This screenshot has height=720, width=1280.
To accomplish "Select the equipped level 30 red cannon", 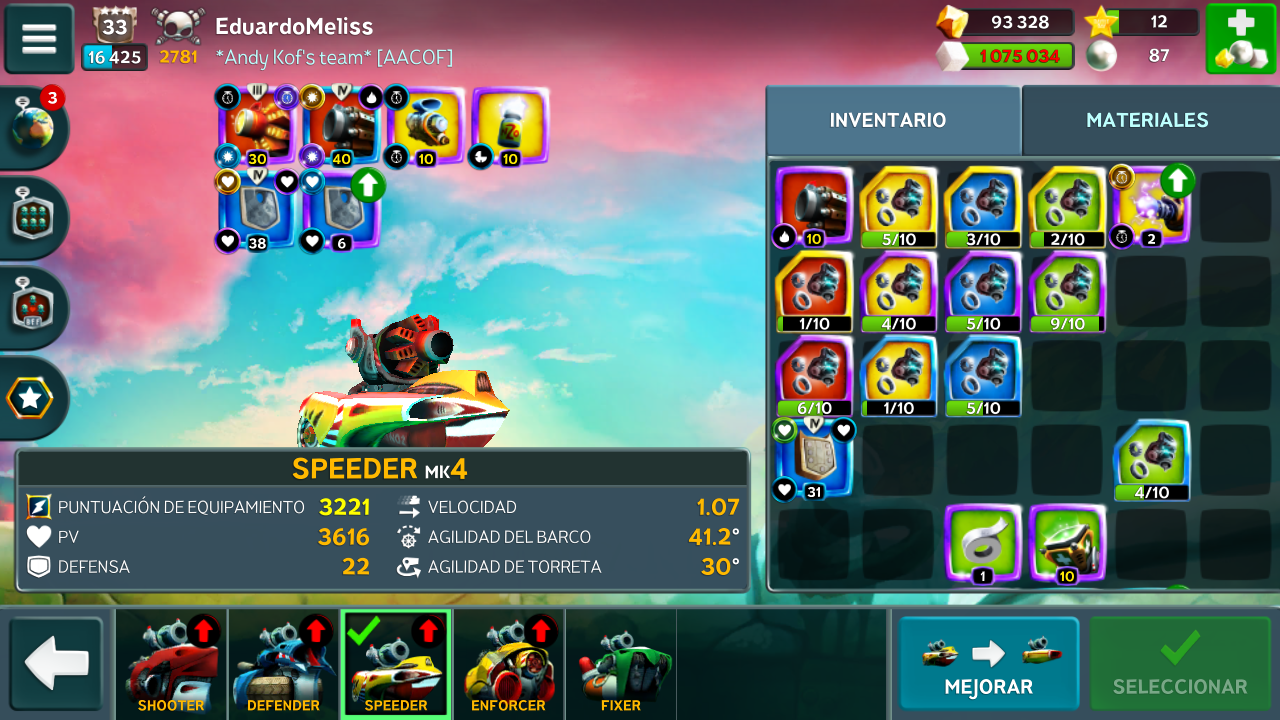I will [257, 126].
